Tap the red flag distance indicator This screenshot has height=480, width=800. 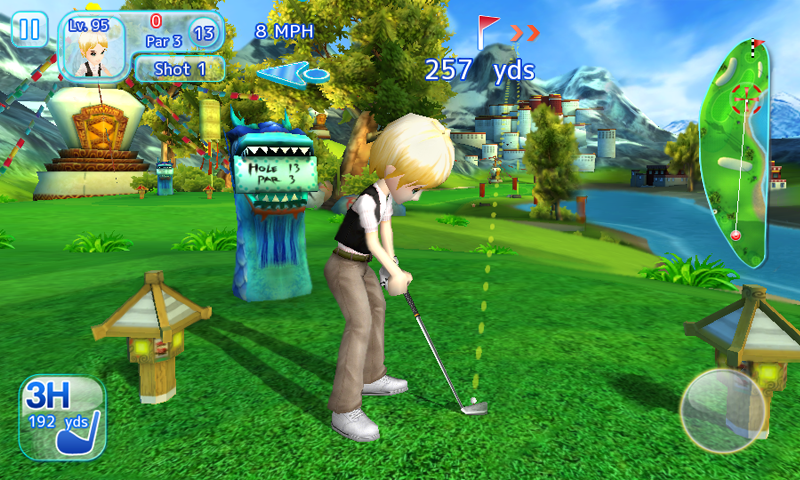(x=488, y=32)
